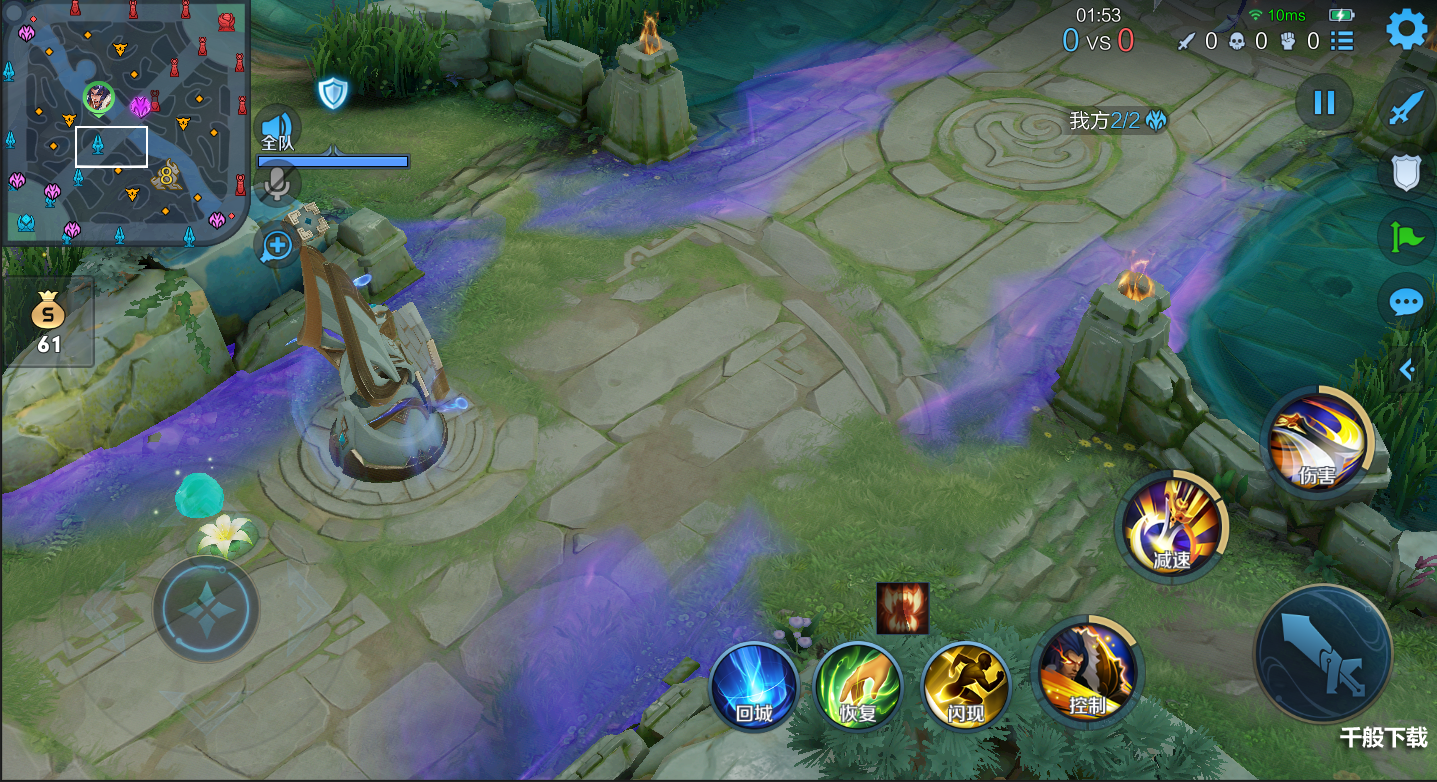Click the minimap
Image resolution: width=1437 pixels, height=782 pixels.
point(124,121)
